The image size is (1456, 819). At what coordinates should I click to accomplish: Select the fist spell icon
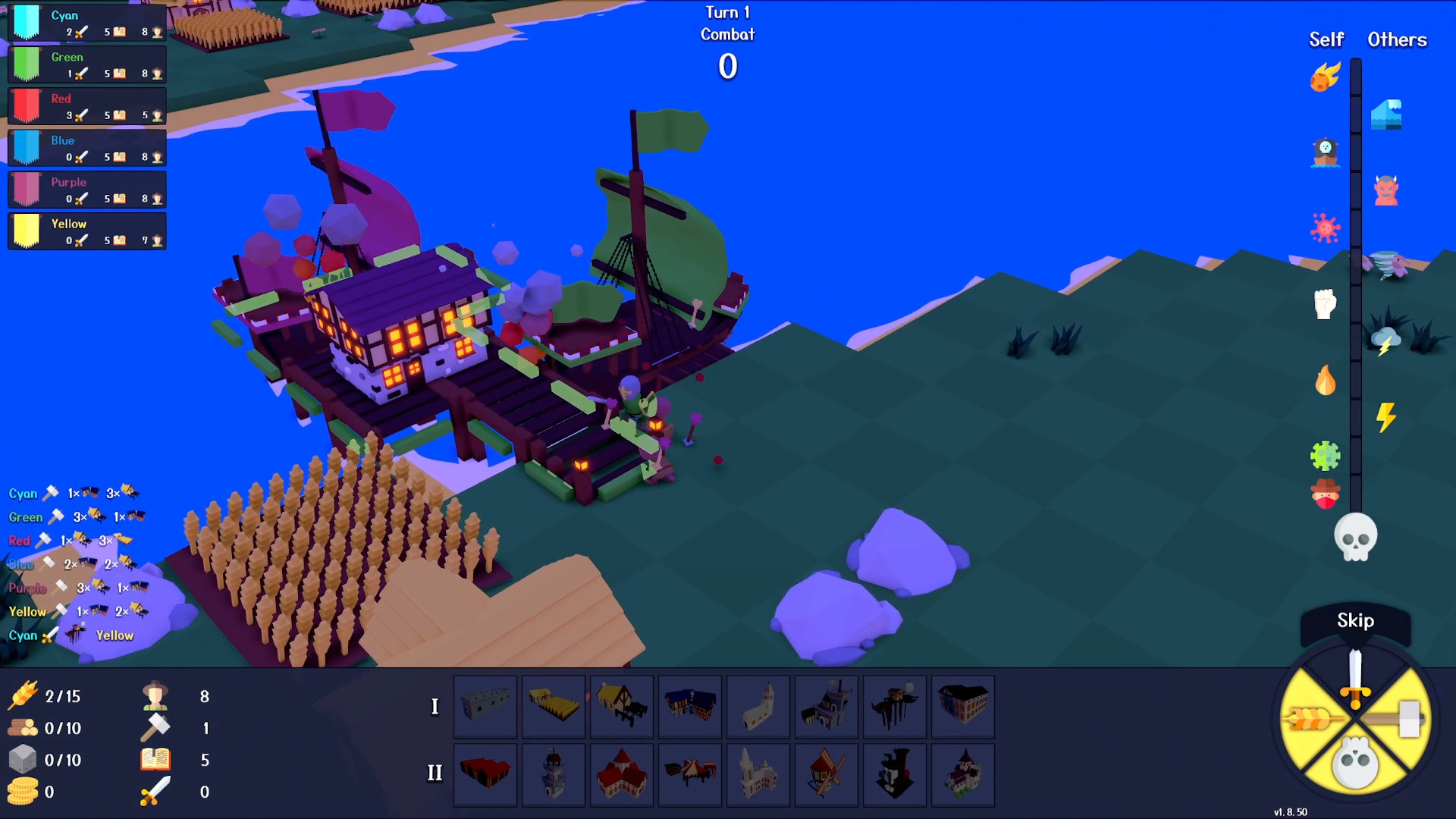point(1325,303)
